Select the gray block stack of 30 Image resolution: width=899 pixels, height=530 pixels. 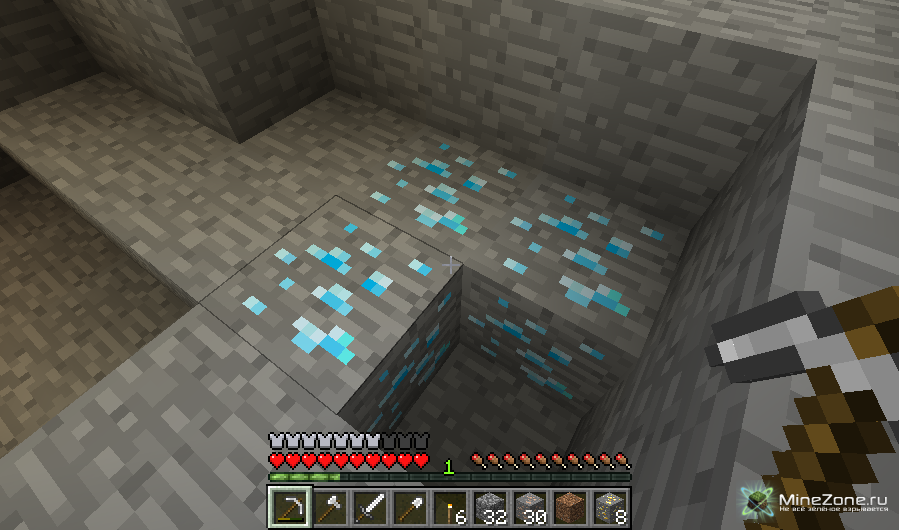point(529,508)
